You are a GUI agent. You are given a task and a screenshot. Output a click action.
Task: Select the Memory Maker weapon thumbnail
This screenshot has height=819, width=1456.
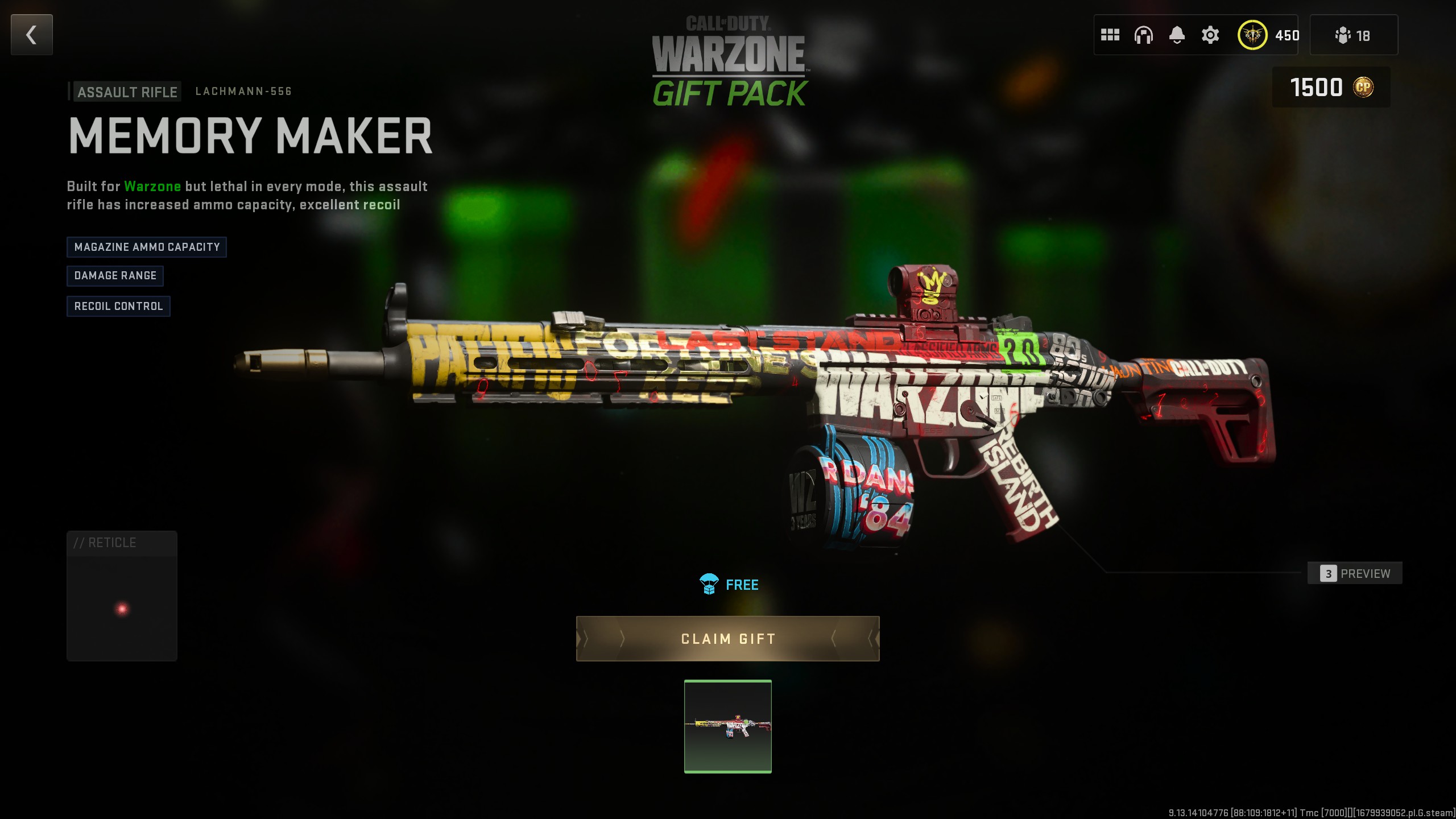tap(727, 726)
